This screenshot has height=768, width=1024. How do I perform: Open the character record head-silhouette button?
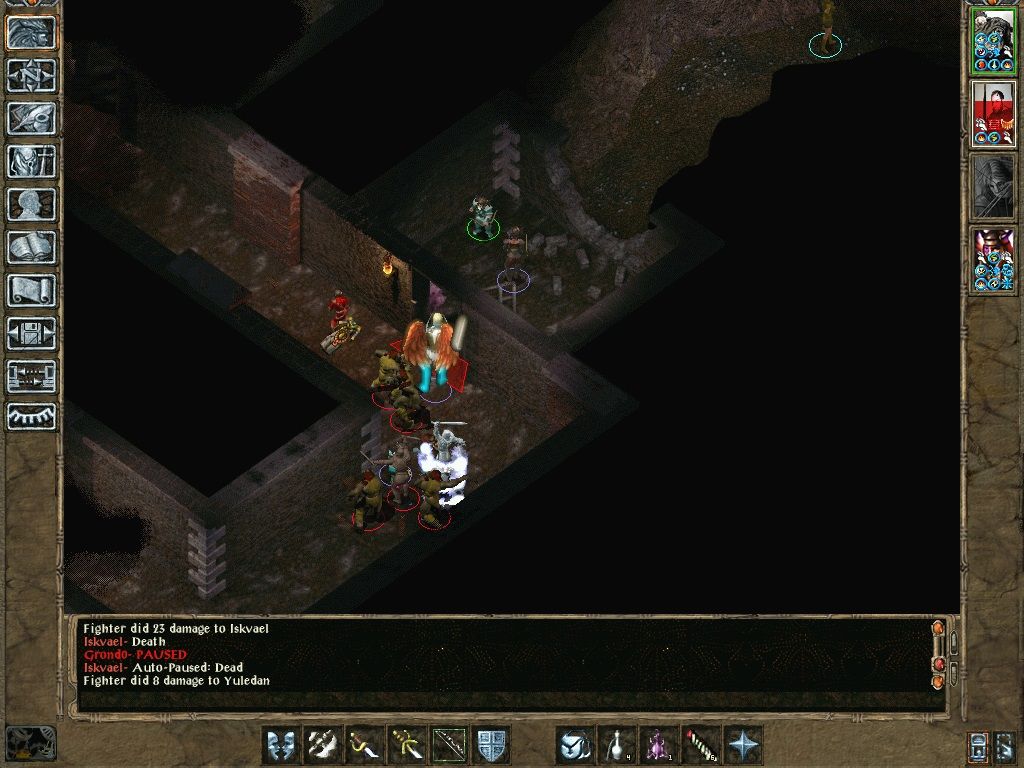click(x=32, y=204)
